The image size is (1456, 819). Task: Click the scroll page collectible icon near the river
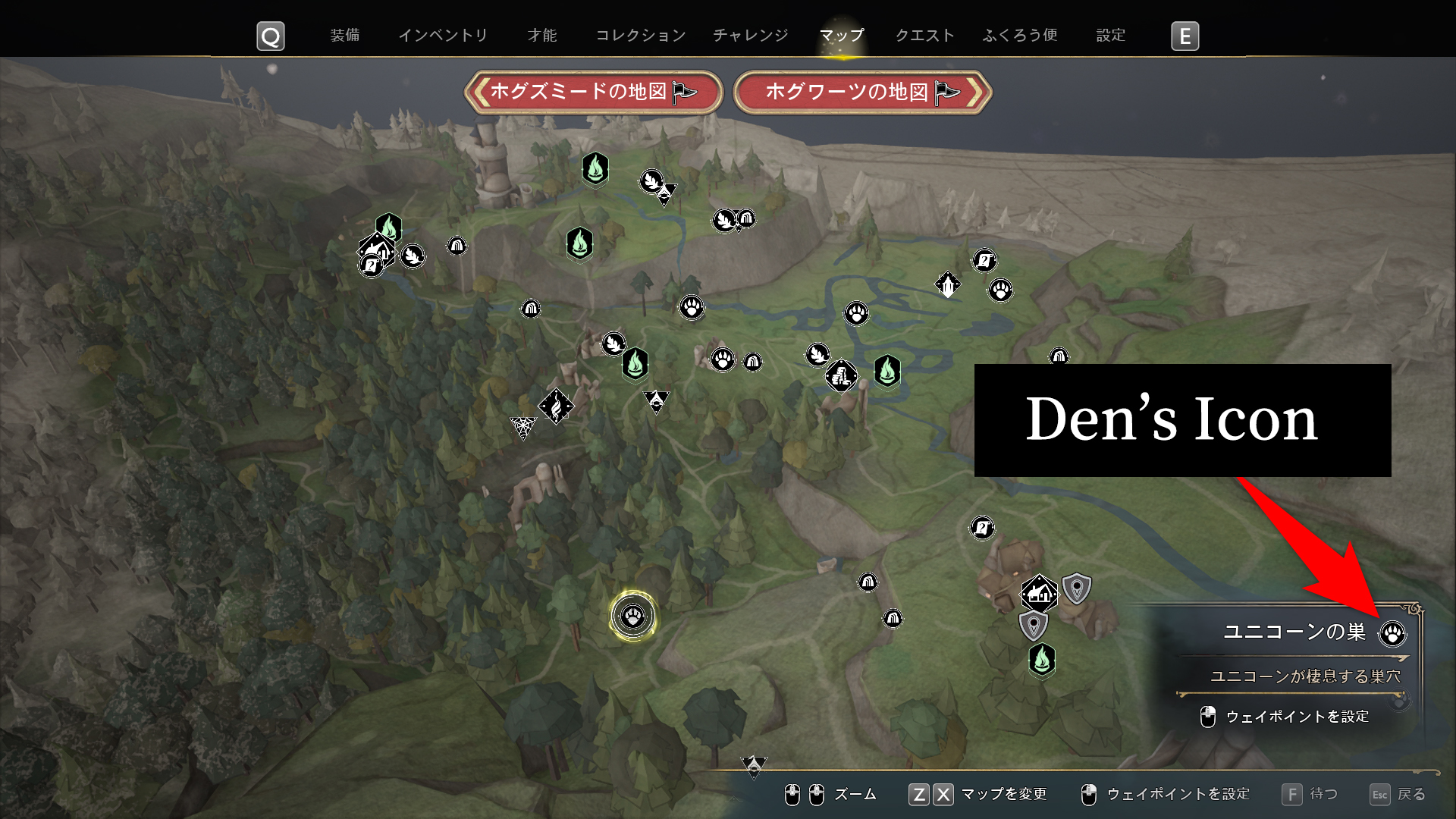[x=984, y=261]
